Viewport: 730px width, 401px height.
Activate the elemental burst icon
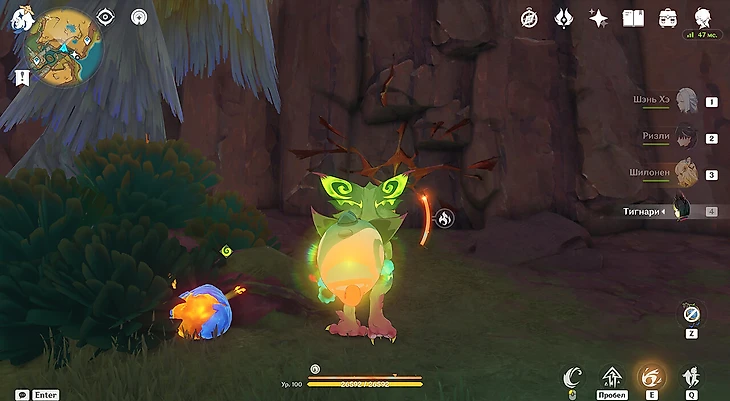tap(690, 377)
